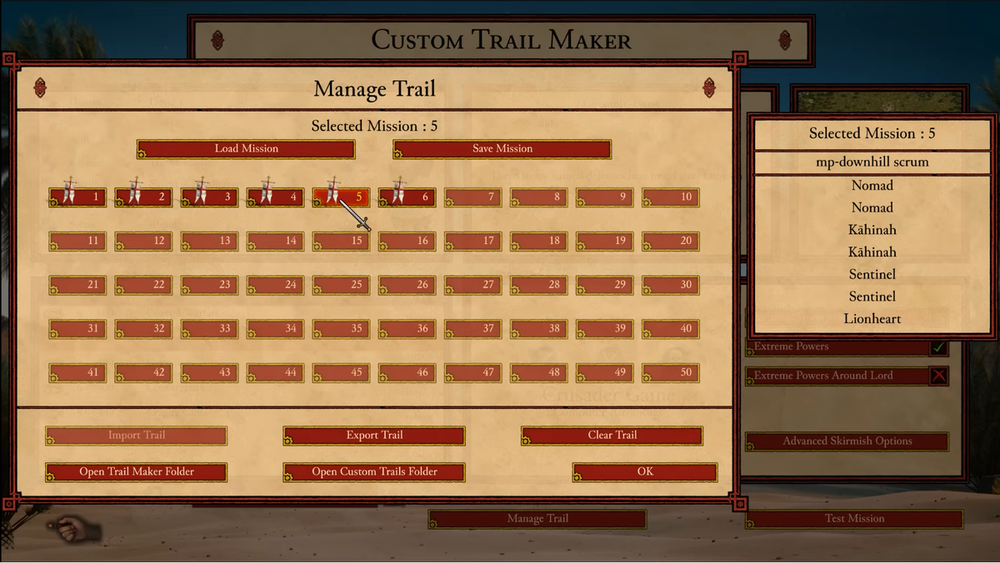
Task: Load a mission into the trail
Action: pos(246,149)
